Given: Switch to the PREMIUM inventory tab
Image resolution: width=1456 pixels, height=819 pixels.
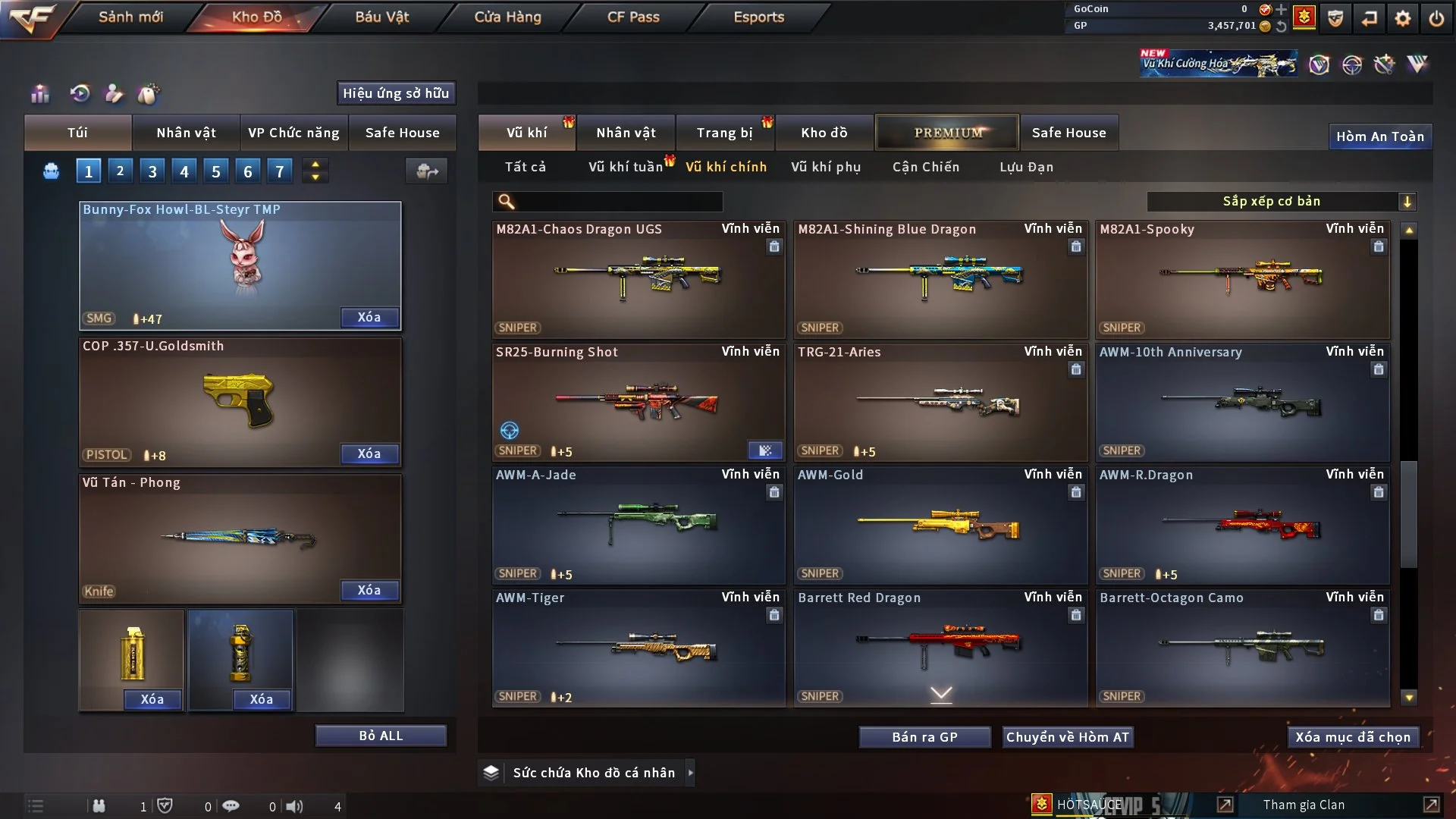Looking at the screenshot, I should coord(947,133).
